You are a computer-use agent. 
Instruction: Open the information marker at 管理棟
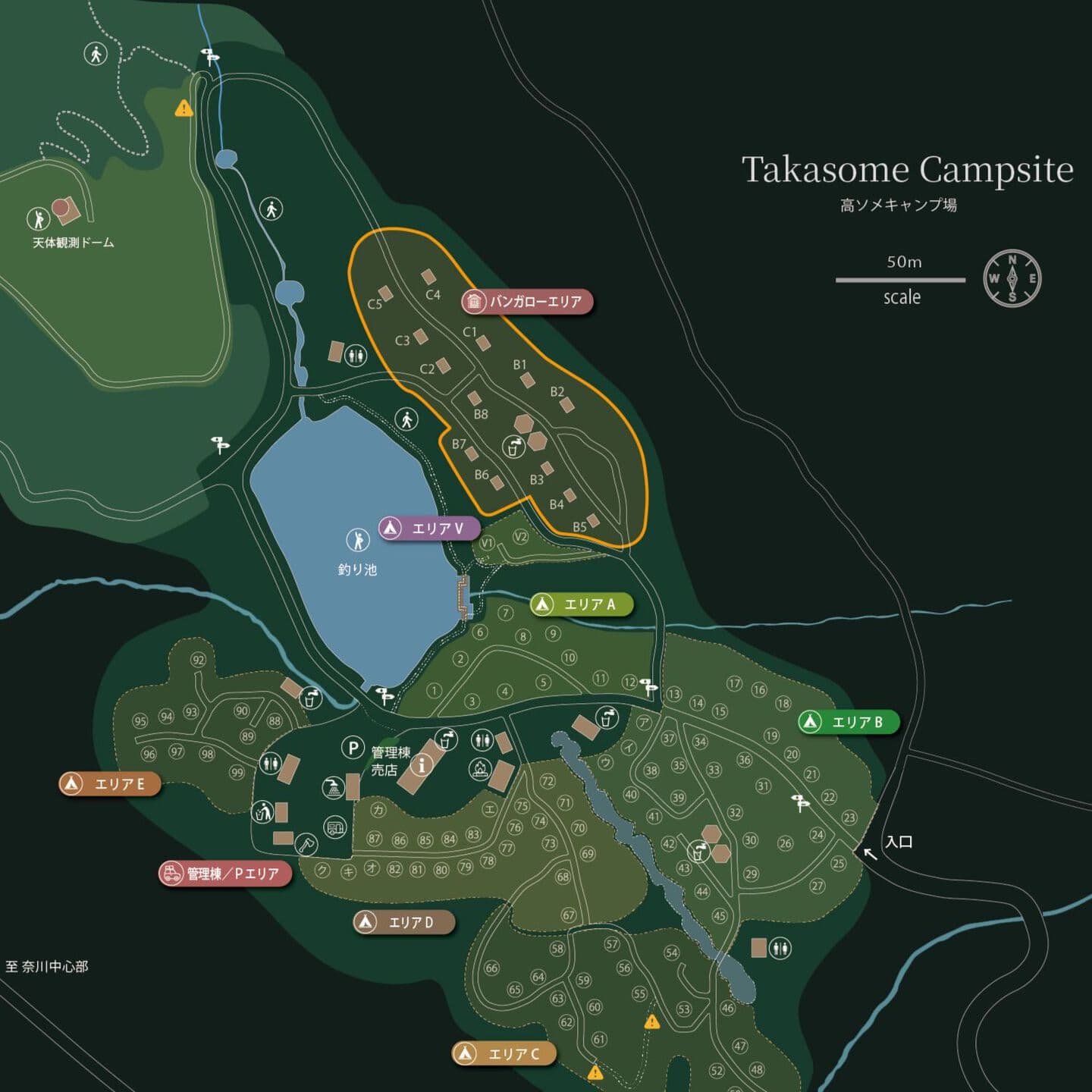click(x=422, y=764)
